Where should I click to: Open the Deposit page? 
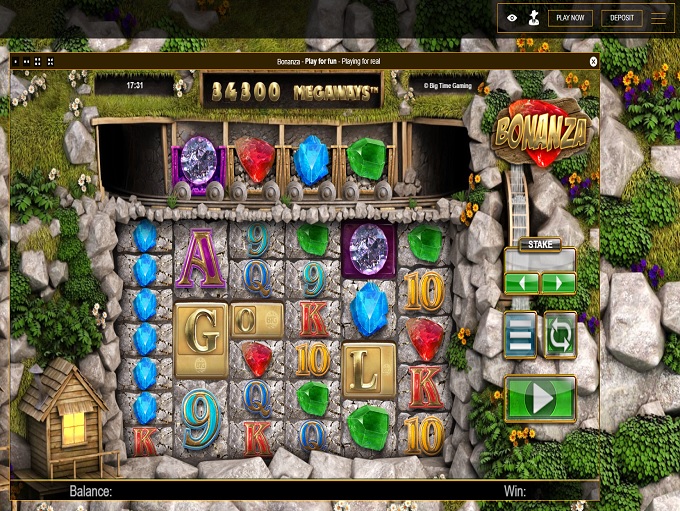tap(621, 18)
